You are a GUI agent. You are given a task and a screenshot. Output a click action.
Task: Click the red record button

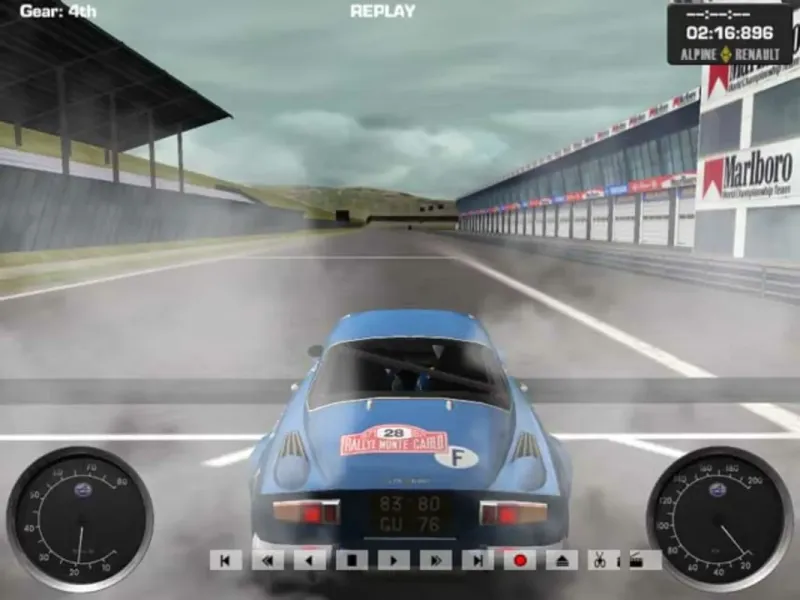520,560
